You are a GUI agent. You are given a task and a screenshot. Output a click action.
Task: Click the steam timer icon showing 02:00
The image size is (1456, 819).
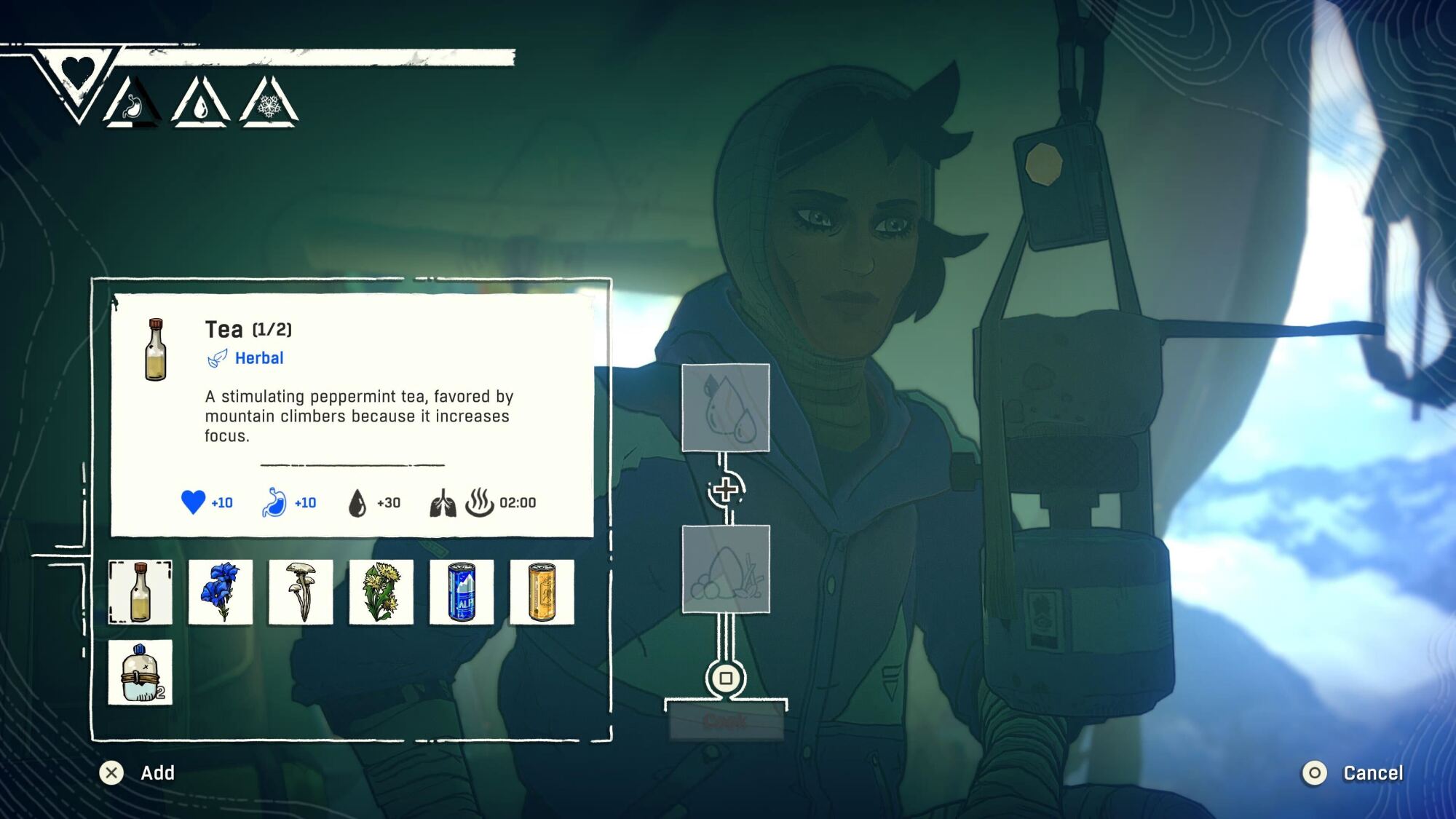coord(479,502)
